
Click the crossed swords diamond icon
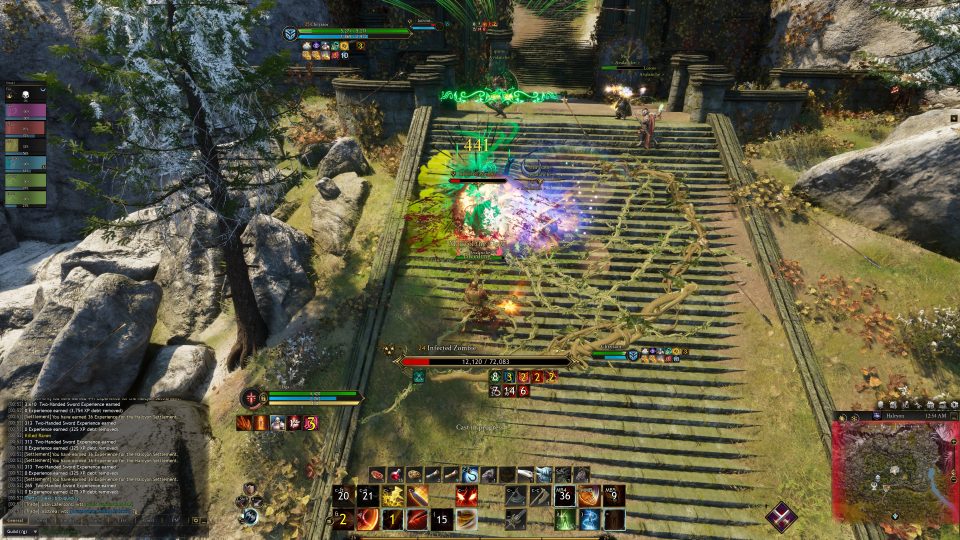click(781, 517)
